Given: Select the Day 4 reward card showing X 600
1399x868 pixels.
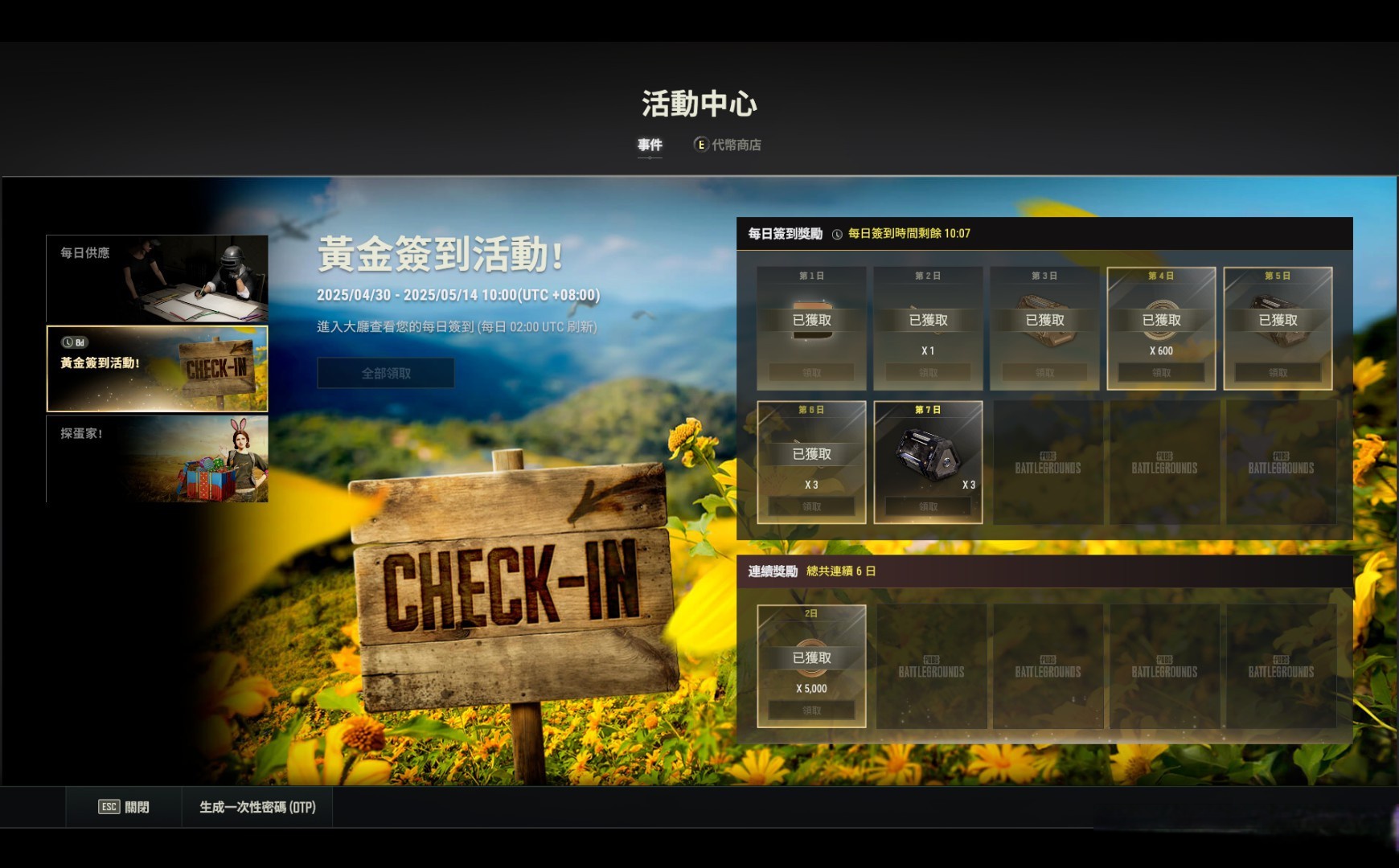Looking at the screenshot, I should click(1161, 325).
